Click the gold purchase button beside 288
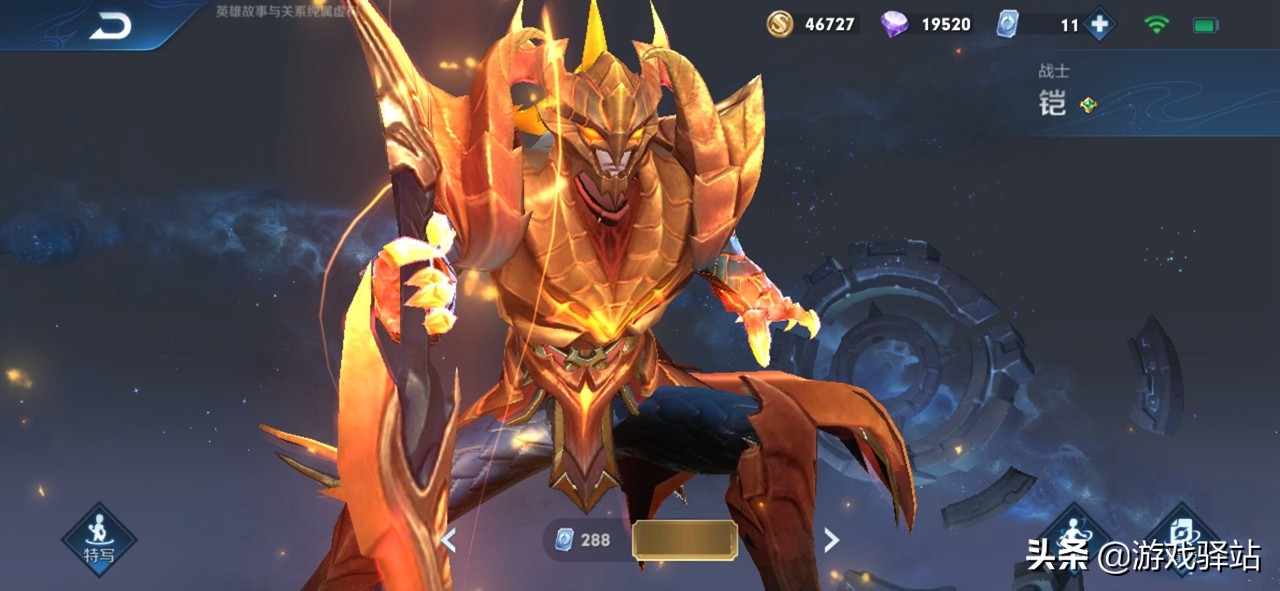 point(685,540)
